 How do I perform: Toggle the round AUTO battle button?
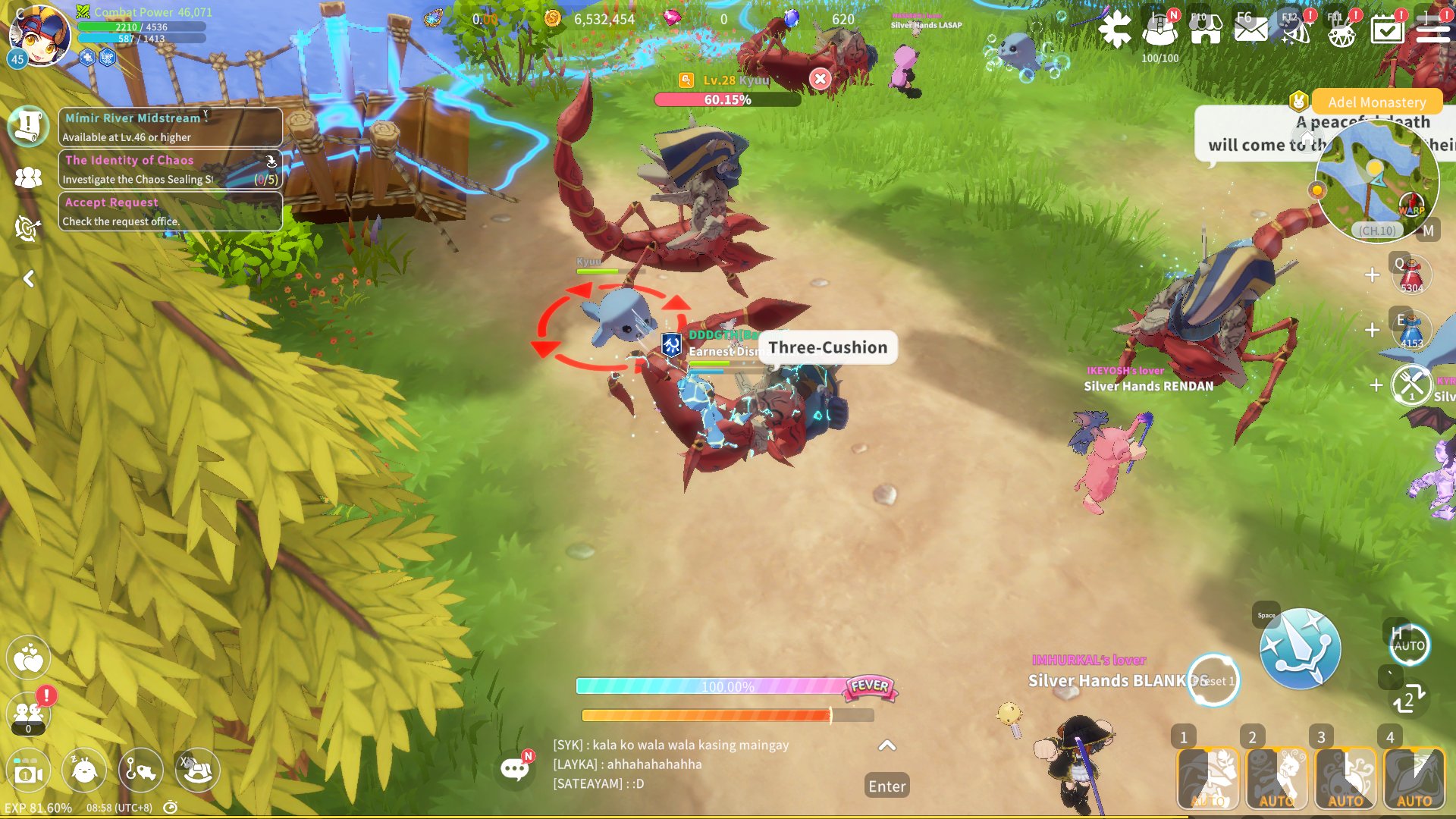tap(1409, 645)
